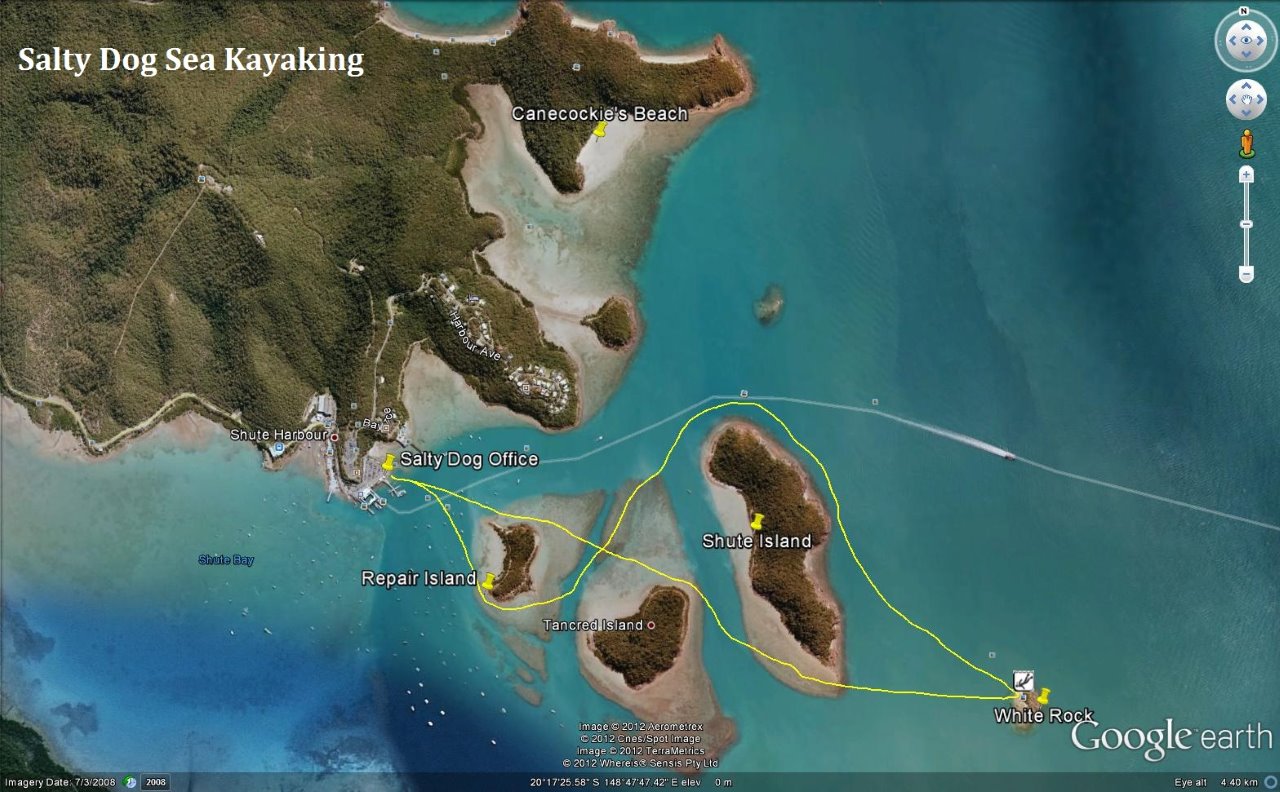Select the Salty Dog Office placemark pin

click(389, 460)
